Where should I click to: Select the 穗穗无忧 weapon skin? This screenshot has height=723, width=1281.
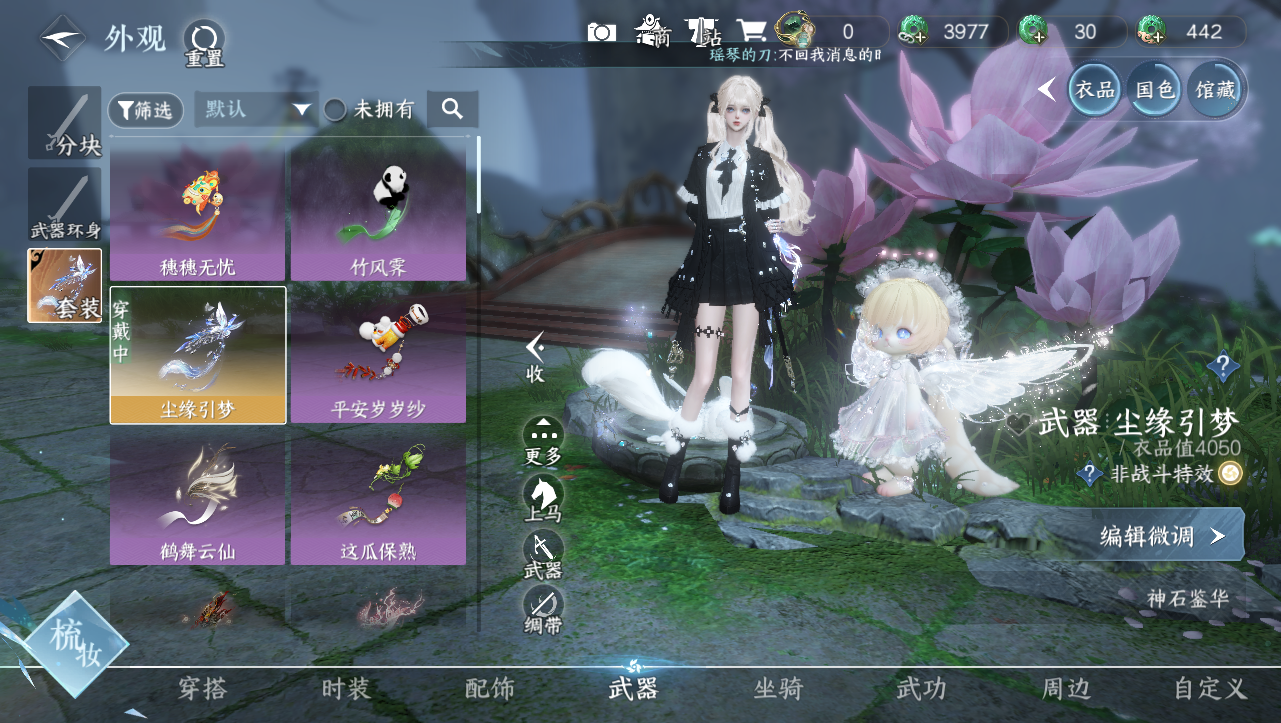(x=198, y=212)
